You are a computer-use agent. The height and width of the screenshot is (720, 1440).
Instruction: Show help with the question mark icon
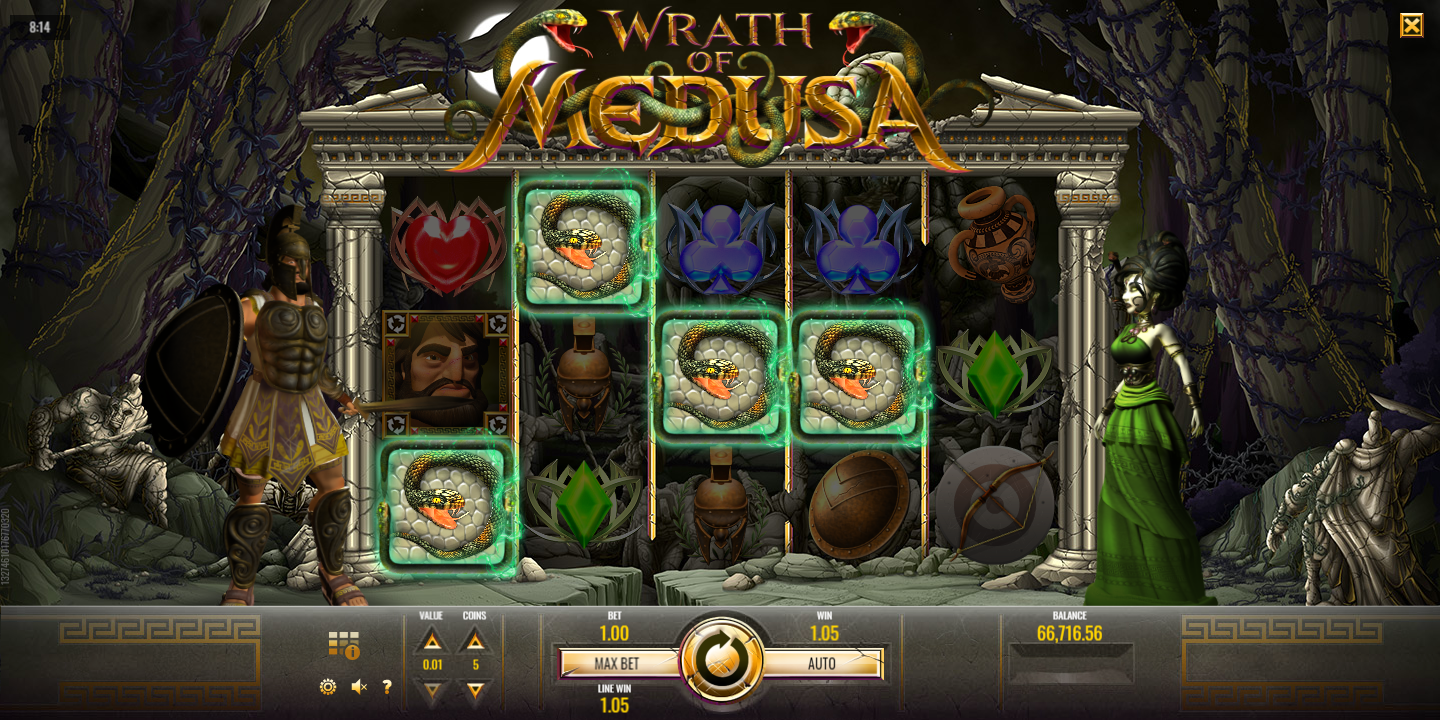pyautogui.click(x=387, y=687)
